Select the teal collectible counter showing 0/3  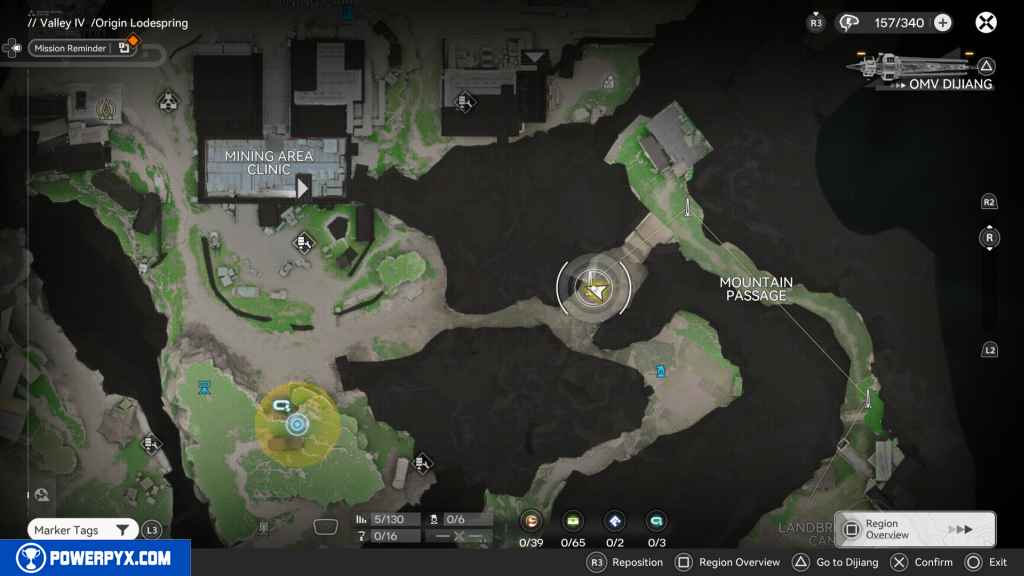click(656, 521)
